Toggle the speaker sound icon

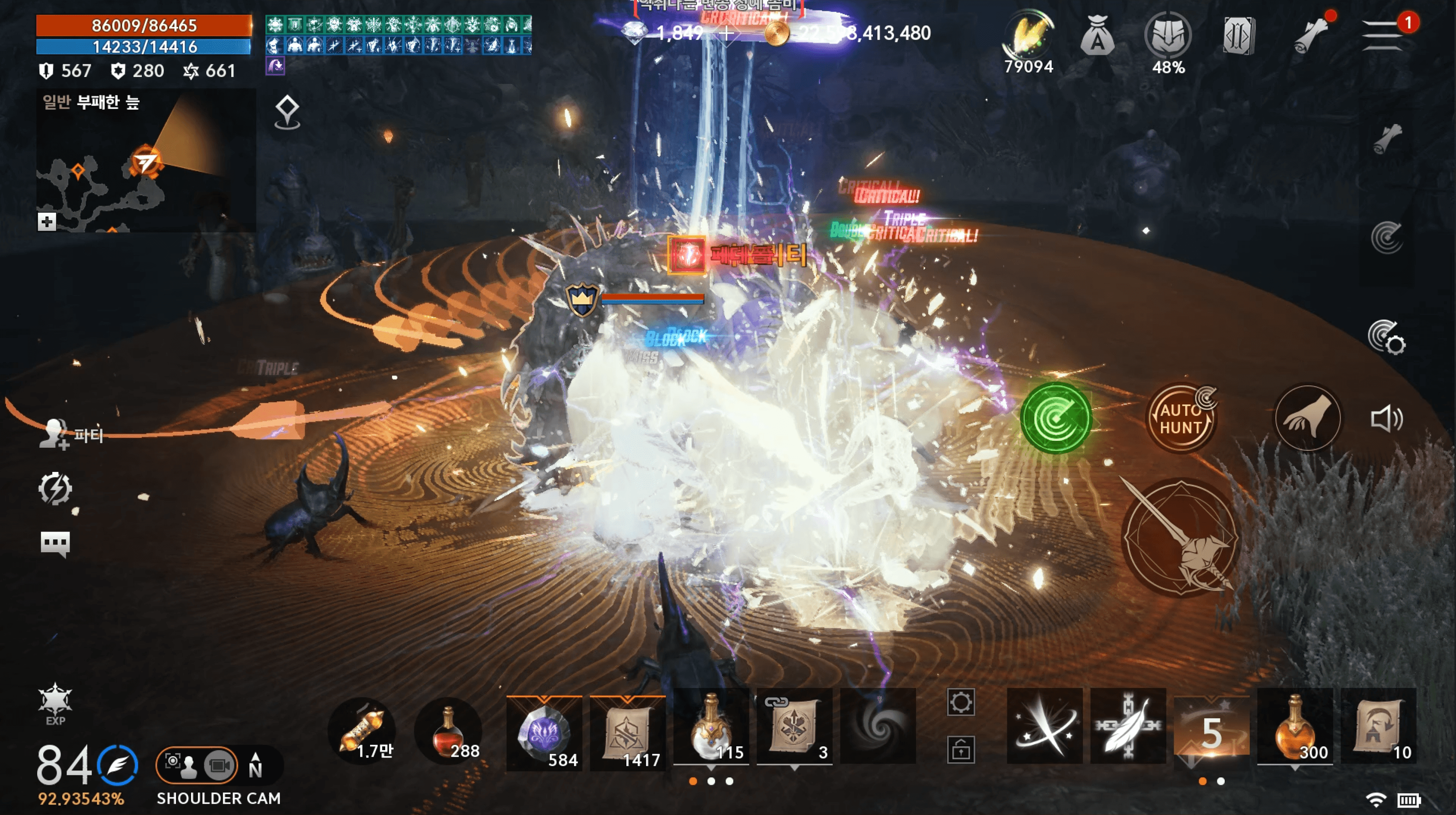coord(1386,419)
